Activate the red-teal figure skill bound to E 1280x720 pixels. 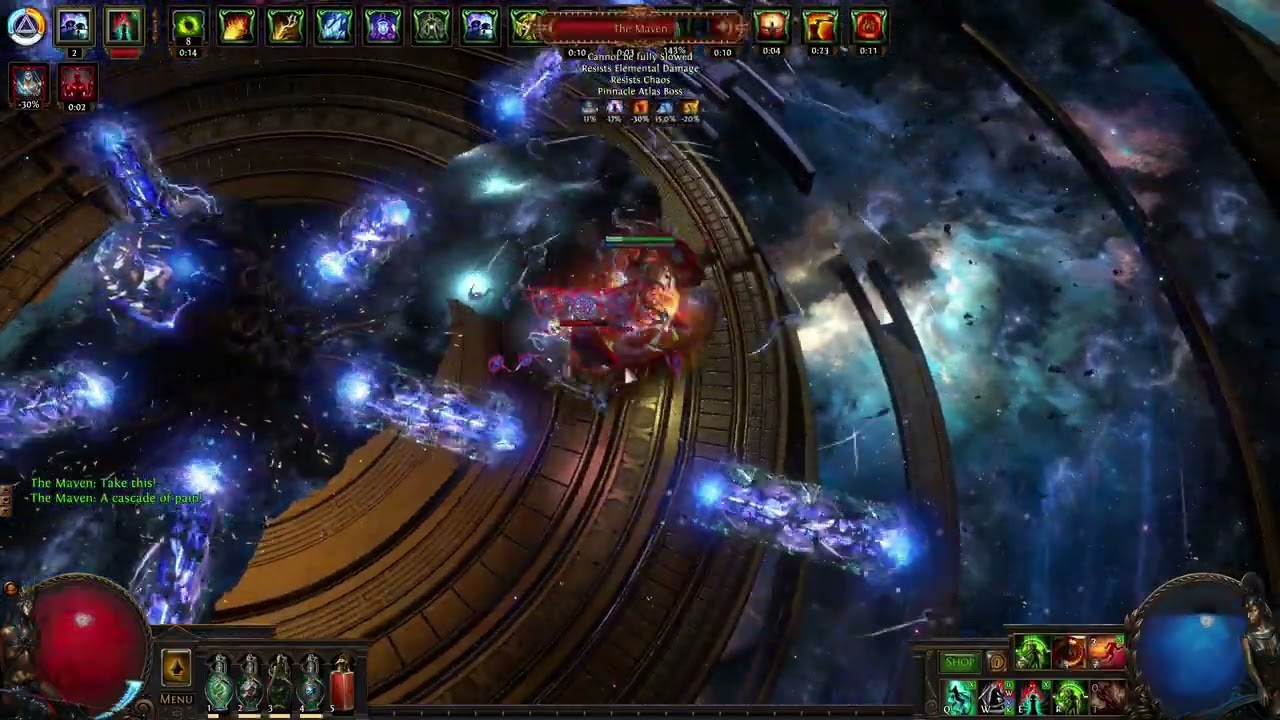point(1034,696)
